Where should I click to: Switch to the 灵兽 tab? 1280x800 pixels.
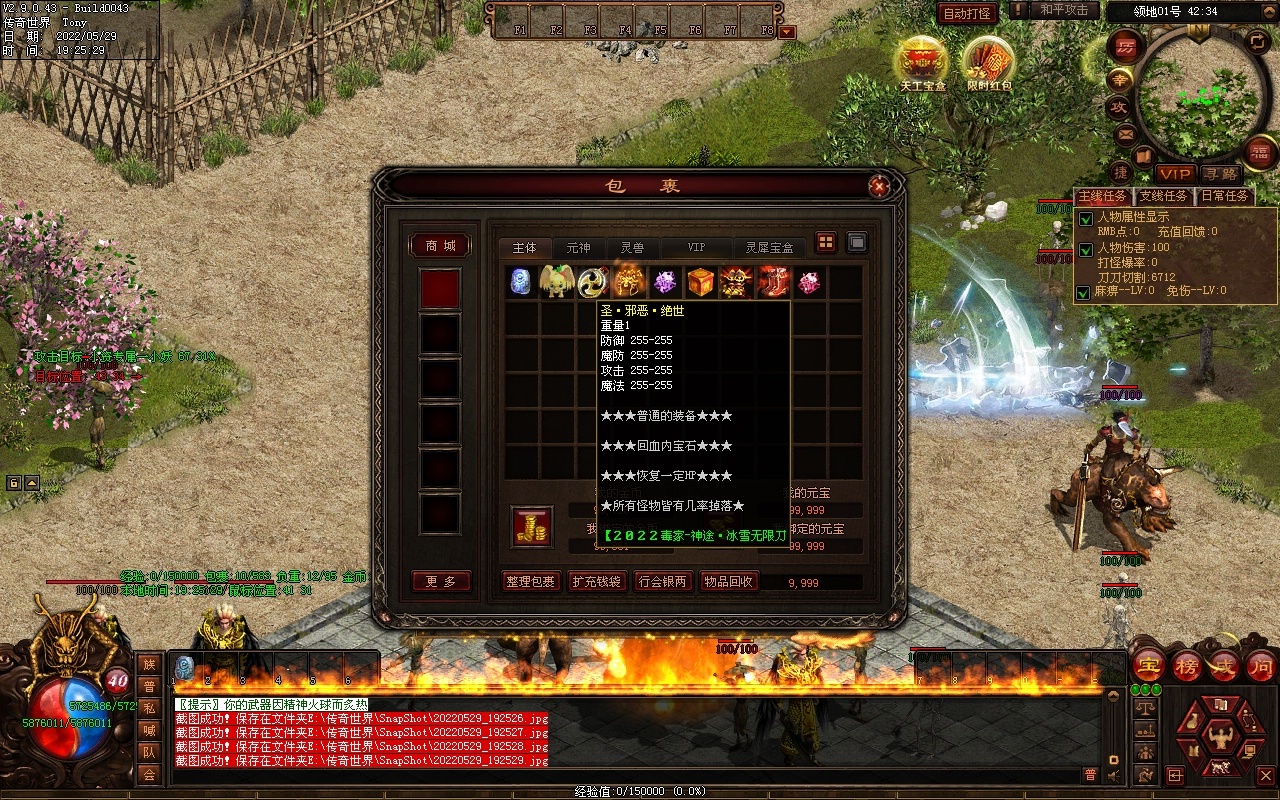click(632, 247)
